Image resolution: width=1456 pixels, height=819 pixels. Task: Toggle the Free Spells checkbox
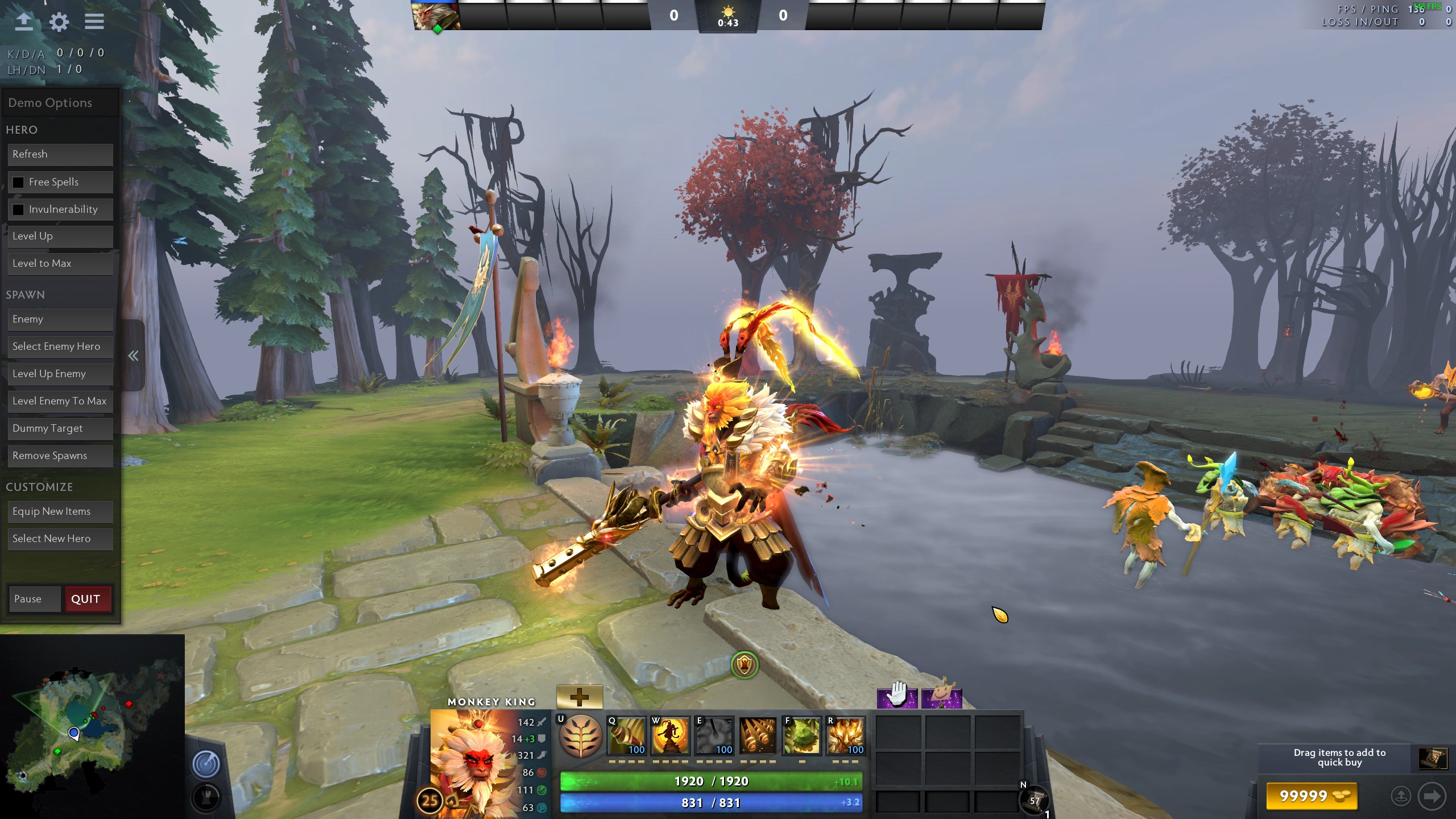(x=18, y=182)
